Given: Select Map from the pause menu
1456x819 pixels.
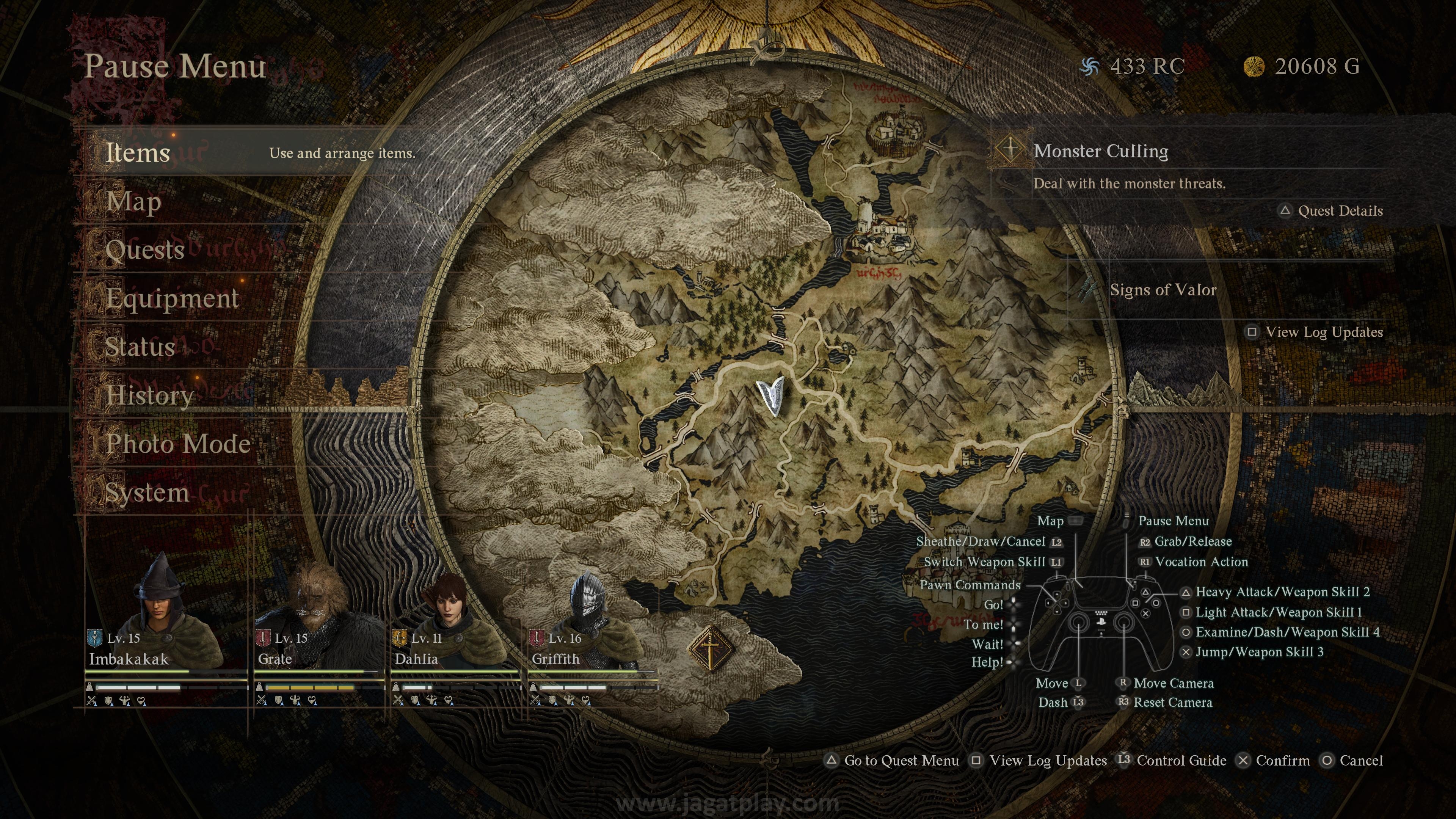Looking at the screenshot, I should click(134, 202).
